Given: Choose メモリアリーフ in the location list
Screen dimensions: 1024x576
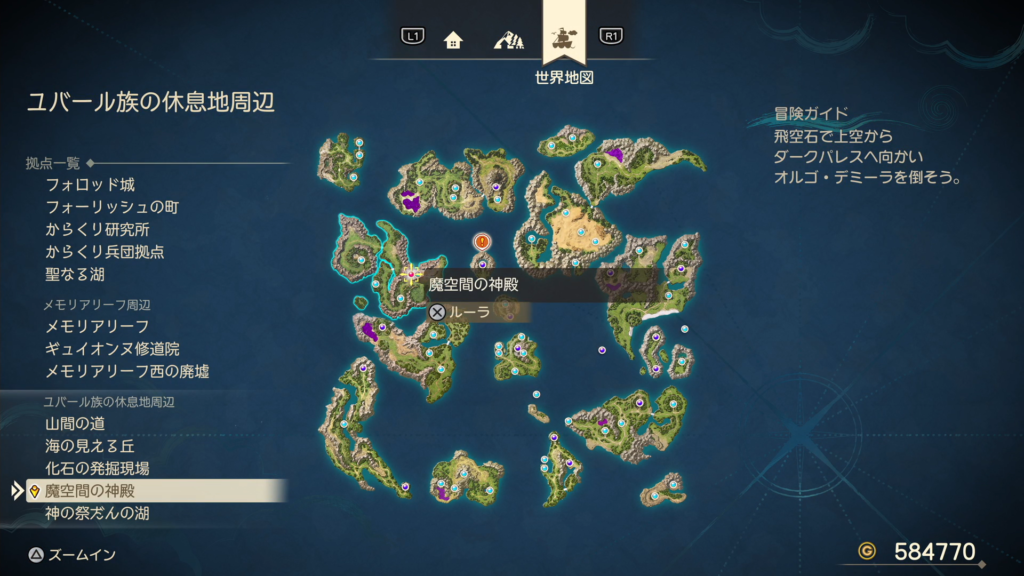Looking at the screenshot, I should coord(97,327).
